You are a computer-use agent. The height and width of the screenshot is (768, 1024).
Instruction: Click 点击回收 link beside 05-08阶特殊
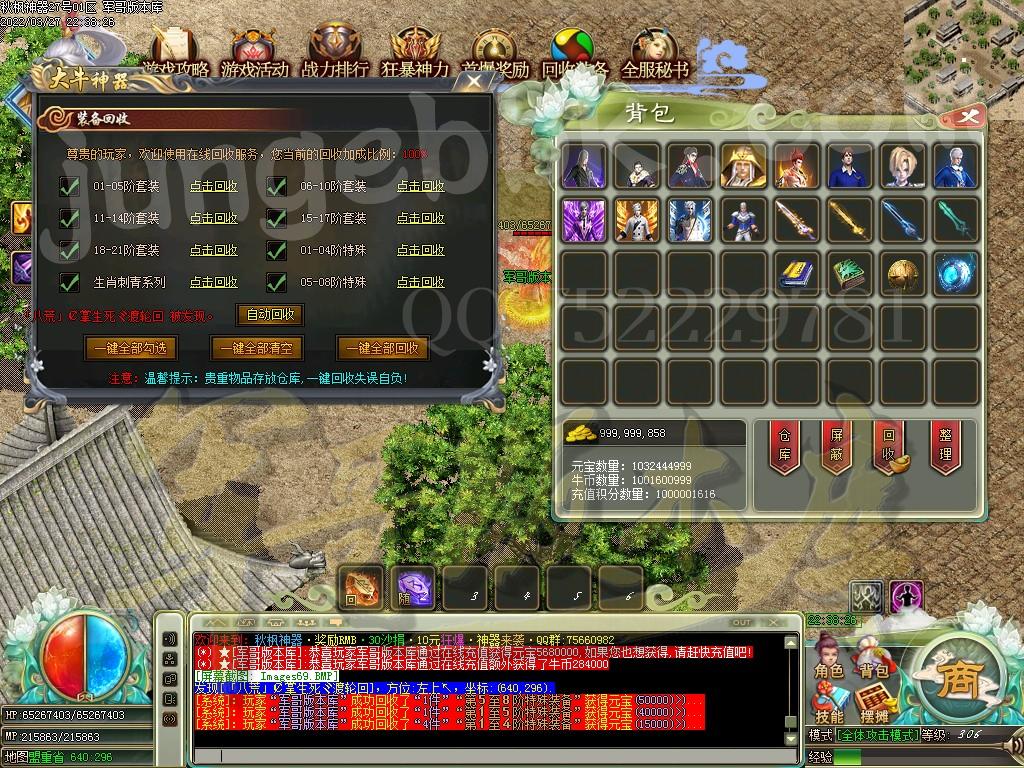[x=421, y=282]
